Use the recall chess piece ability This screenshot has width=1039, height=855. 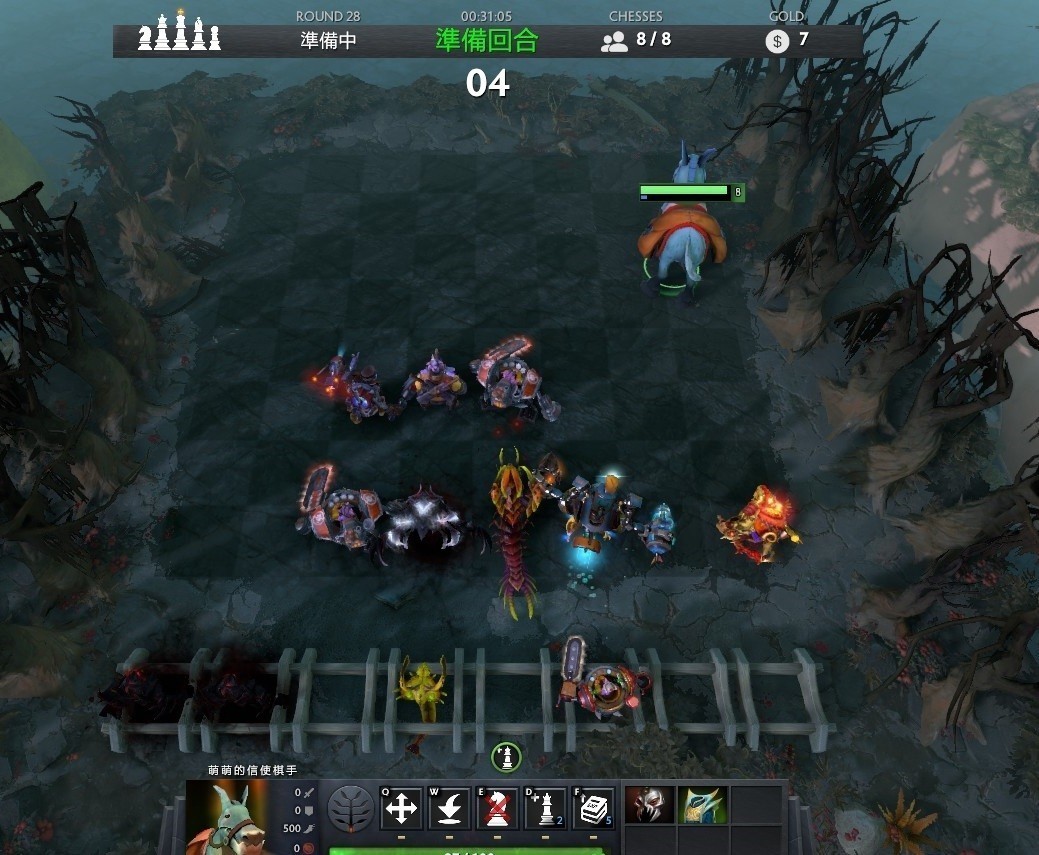click(449, 808)
